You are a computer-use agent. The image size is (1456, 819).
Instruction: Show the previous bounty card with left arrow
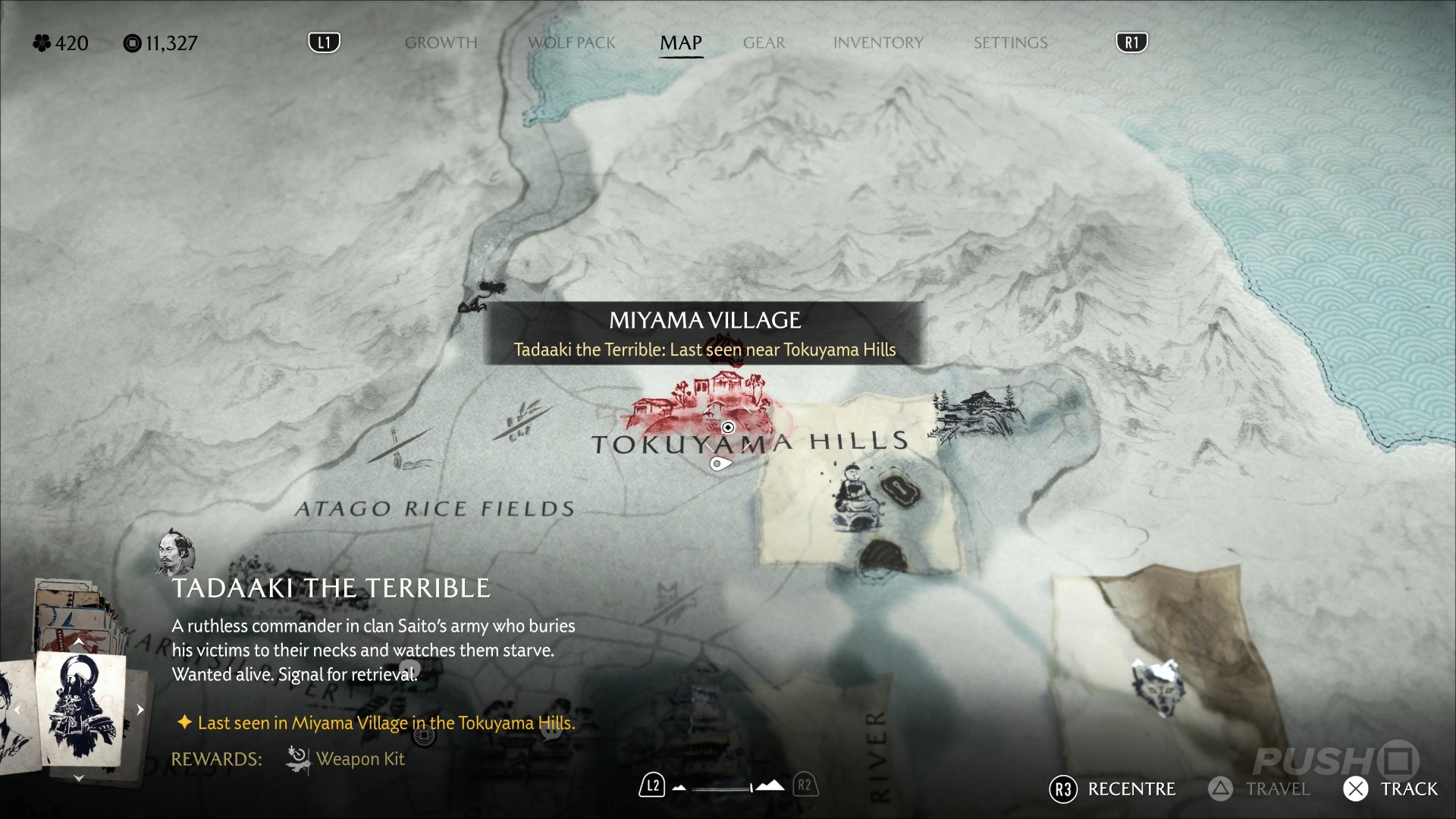pos(17,710)
